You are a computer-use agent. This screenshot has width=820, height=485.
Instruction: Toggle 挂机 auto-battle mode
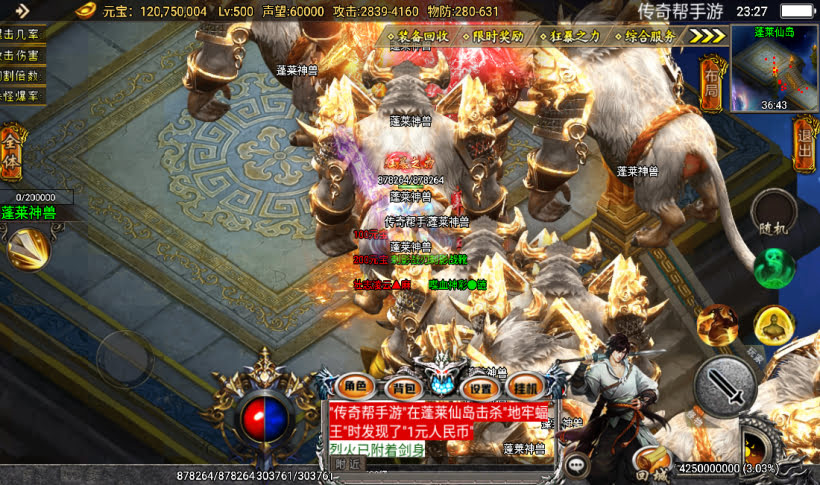pyautogui.click(x=525, y=386)
